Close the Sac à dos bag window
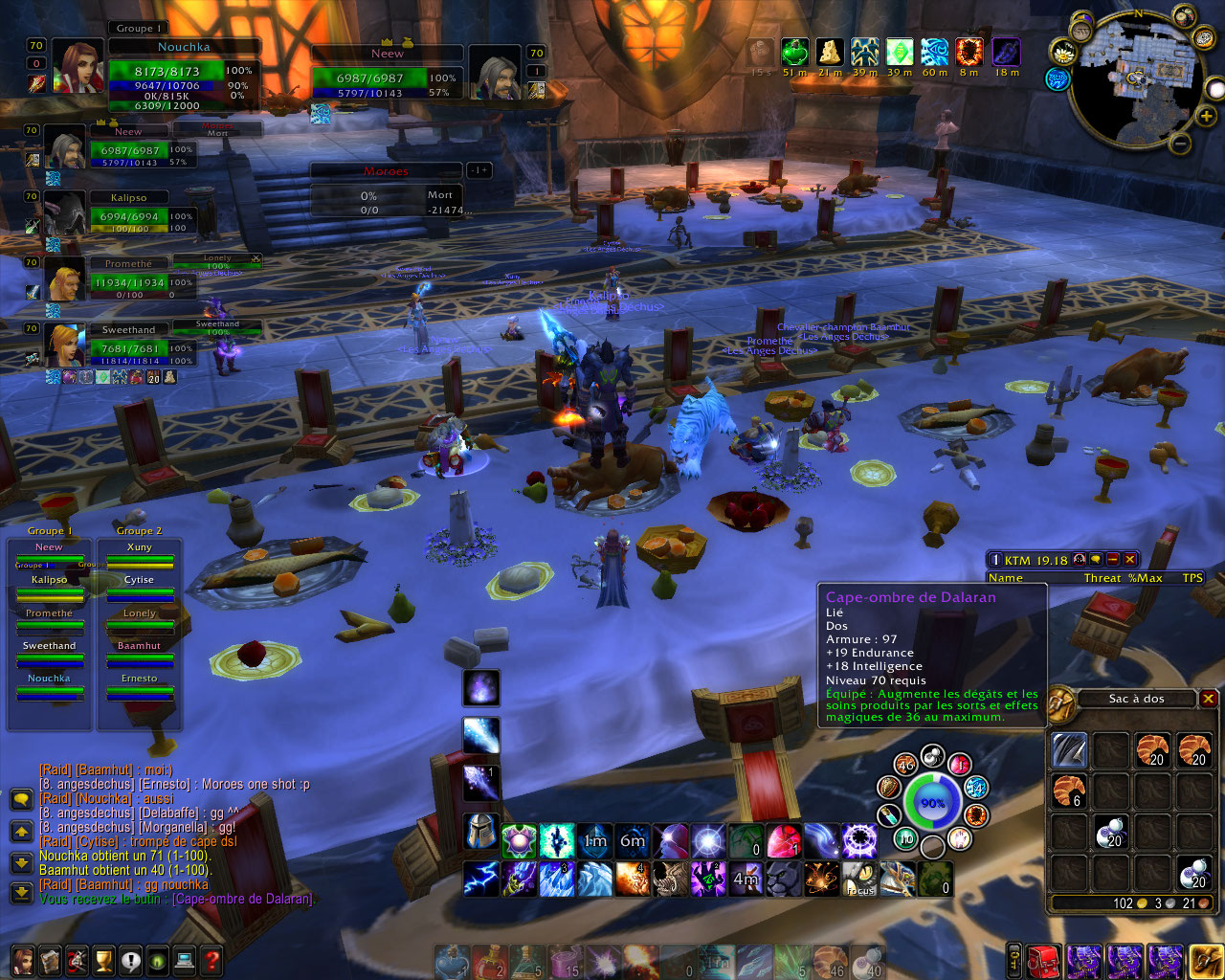This screenshot has width=1225, height=980. point(1209,699)
